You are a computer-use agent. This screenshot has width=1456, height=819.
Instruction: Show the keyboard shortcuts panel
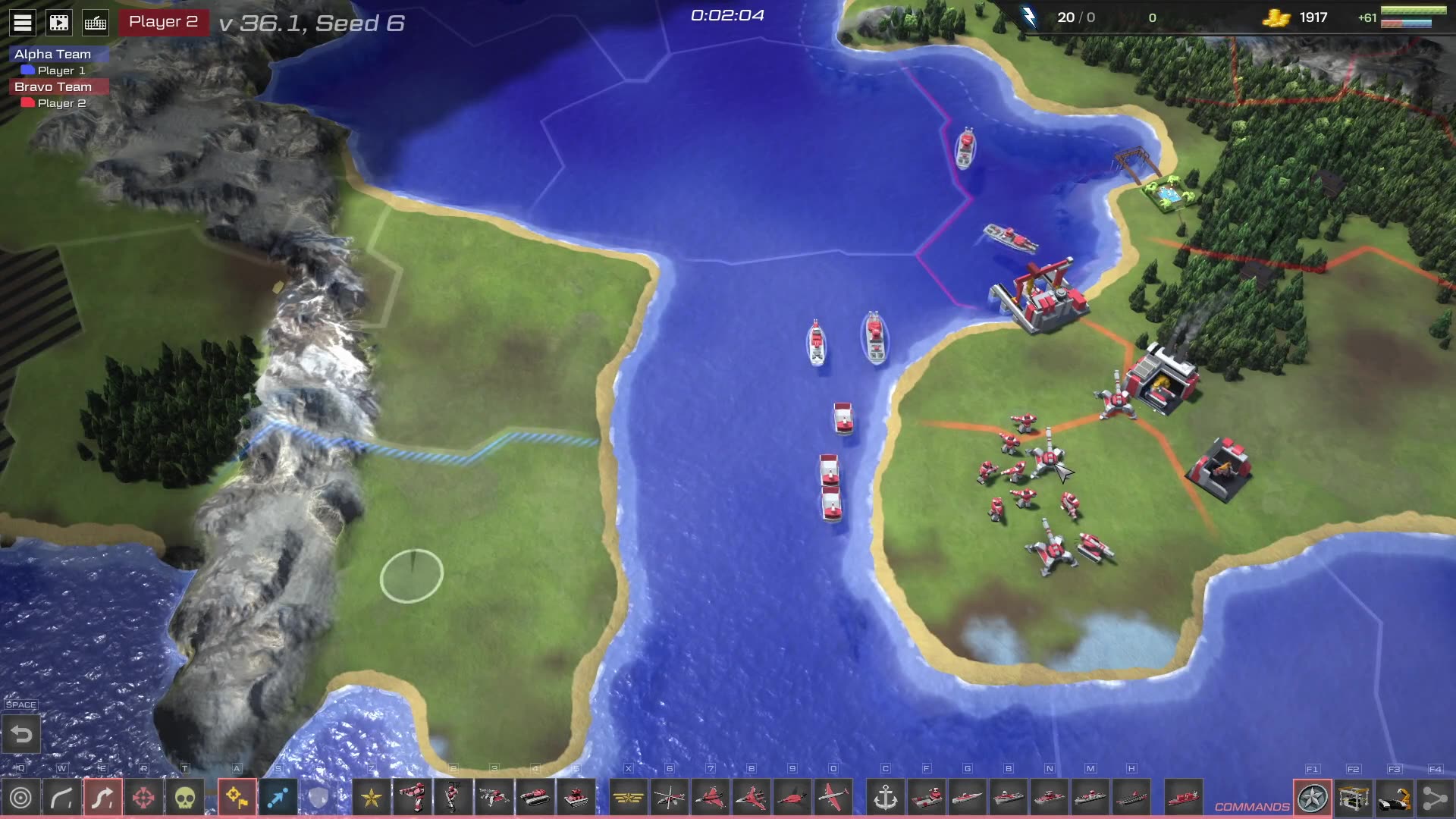96,23
